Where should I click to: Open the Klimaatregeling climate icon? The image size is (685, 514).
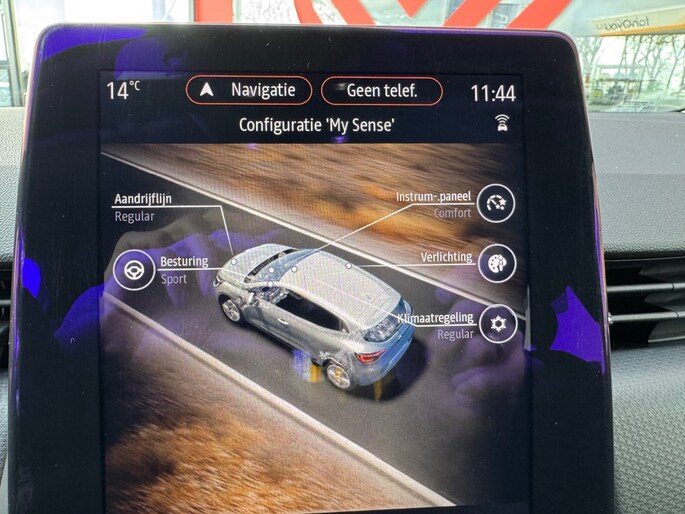pos(498,324)
